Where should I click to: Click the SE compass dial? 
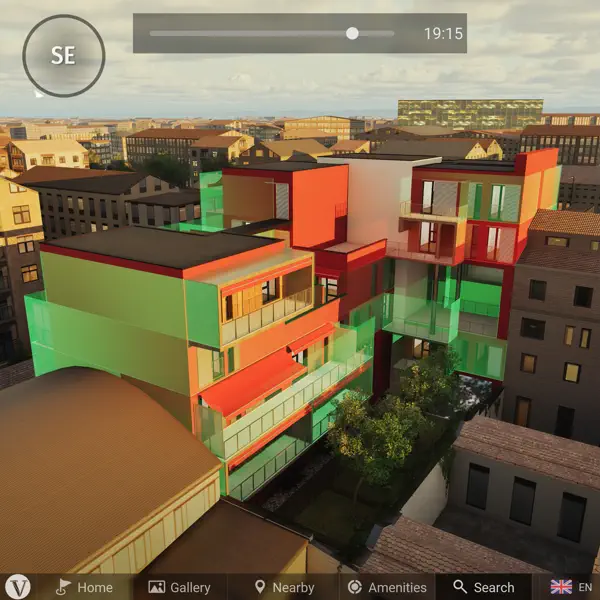click(63, 56)
